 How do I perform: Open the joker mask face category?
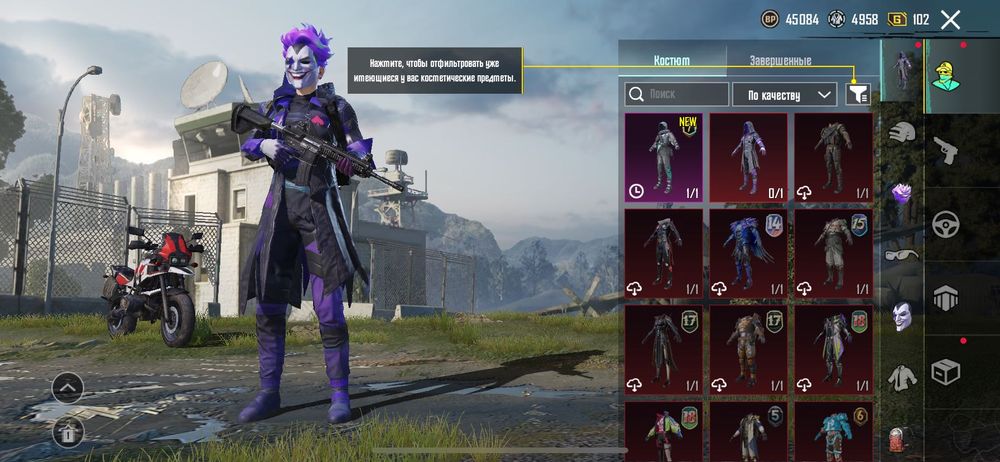click(902, 317)
